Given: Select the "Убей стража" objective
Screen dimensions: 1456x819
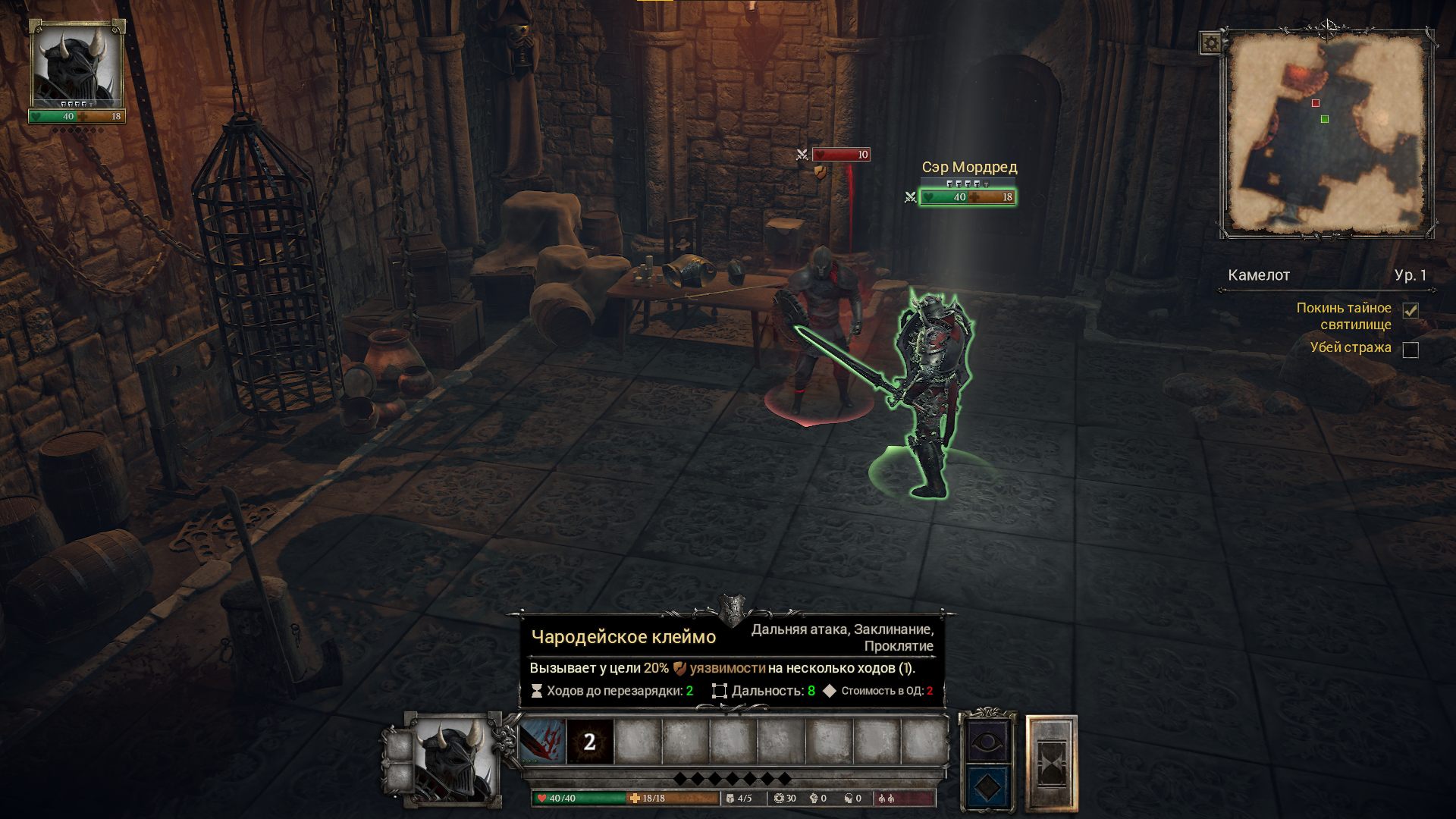Looking at the screenshot, I should coord(1350,347).
